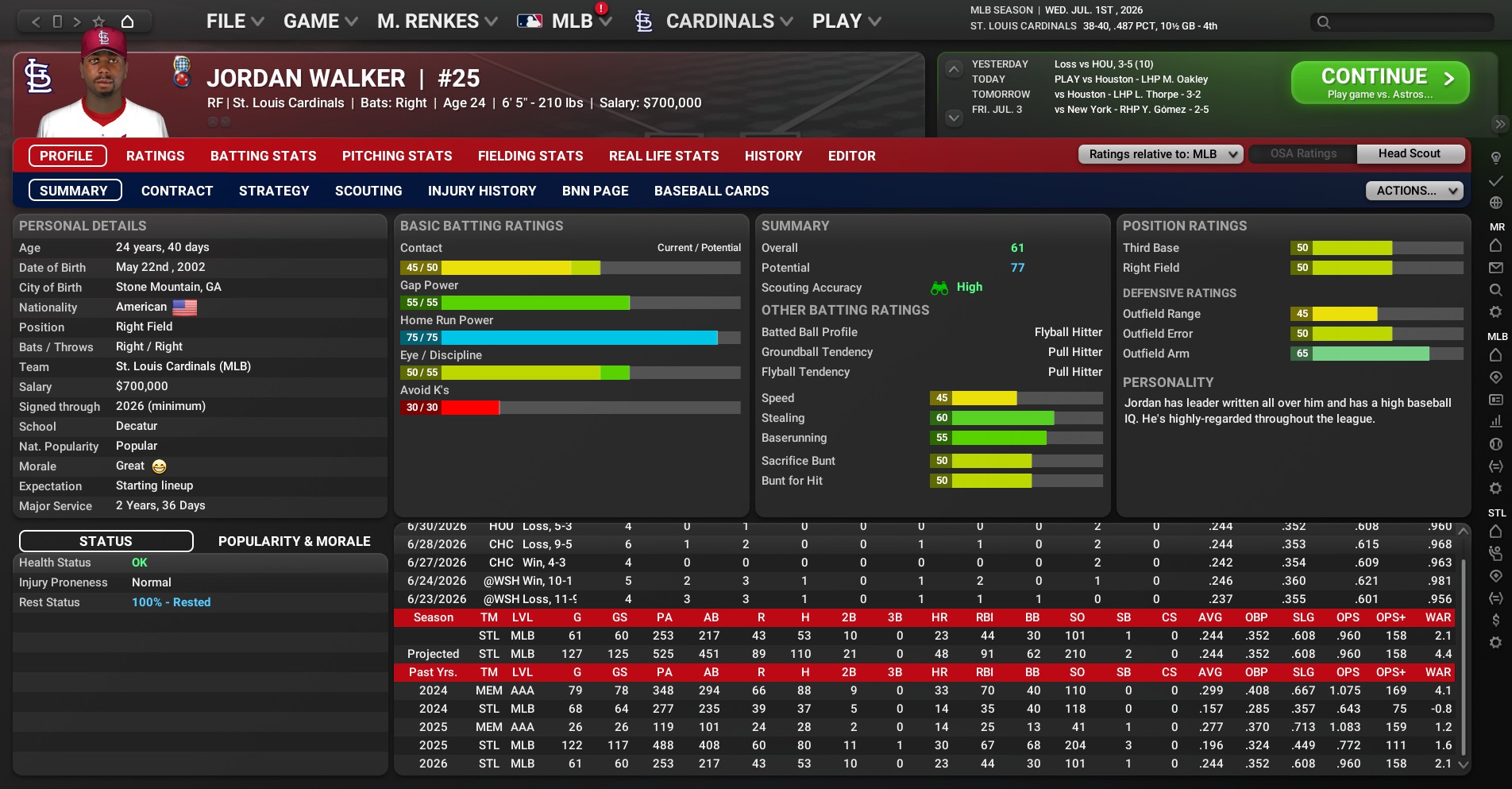The width and height of the screenshot is (1512, 789).
Task: Change the Ratings relative to MLB dropdown
Action: point(1159,154)
